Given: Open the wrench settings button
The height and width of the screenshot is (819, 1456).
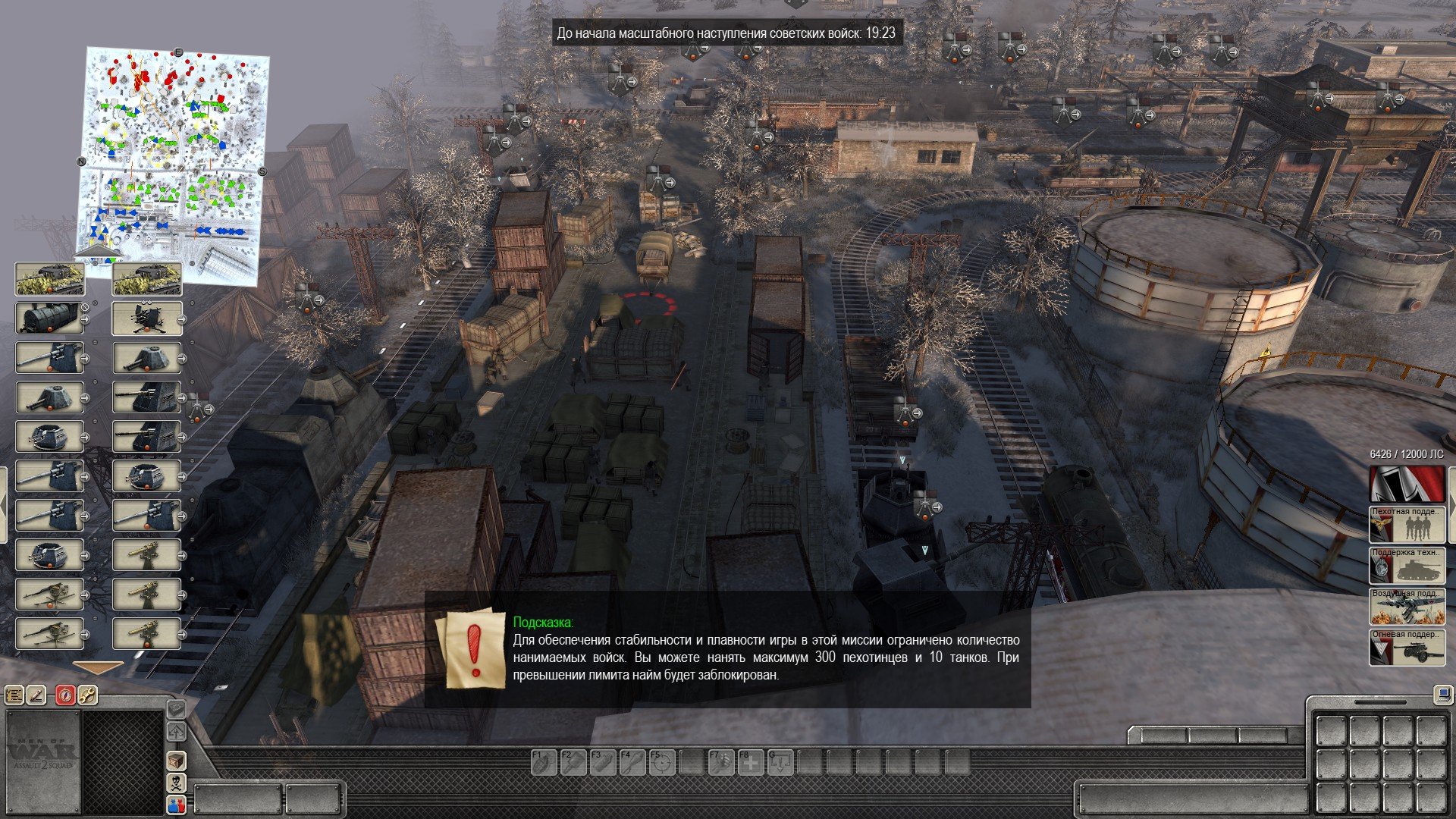Looking at the screenshot, I should pyautogui.click(x=87, y=695).
